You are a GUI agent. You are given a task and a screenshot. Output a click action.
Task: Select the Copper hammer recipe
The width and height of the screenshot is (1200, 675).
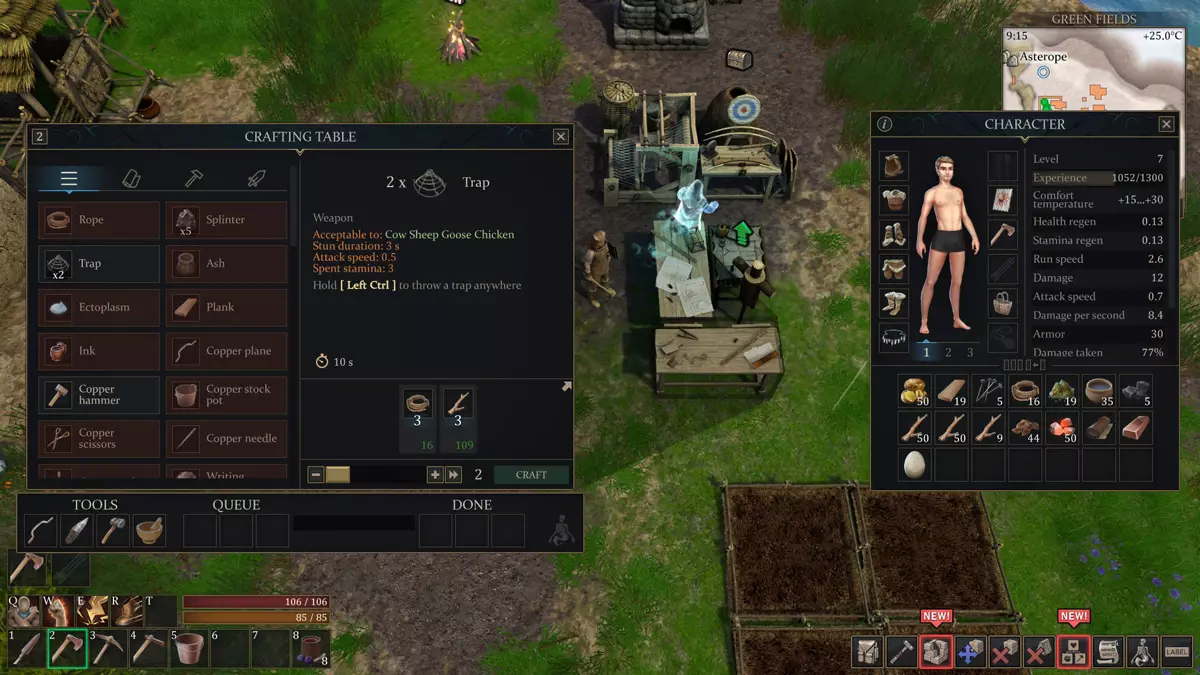(99, 395)
